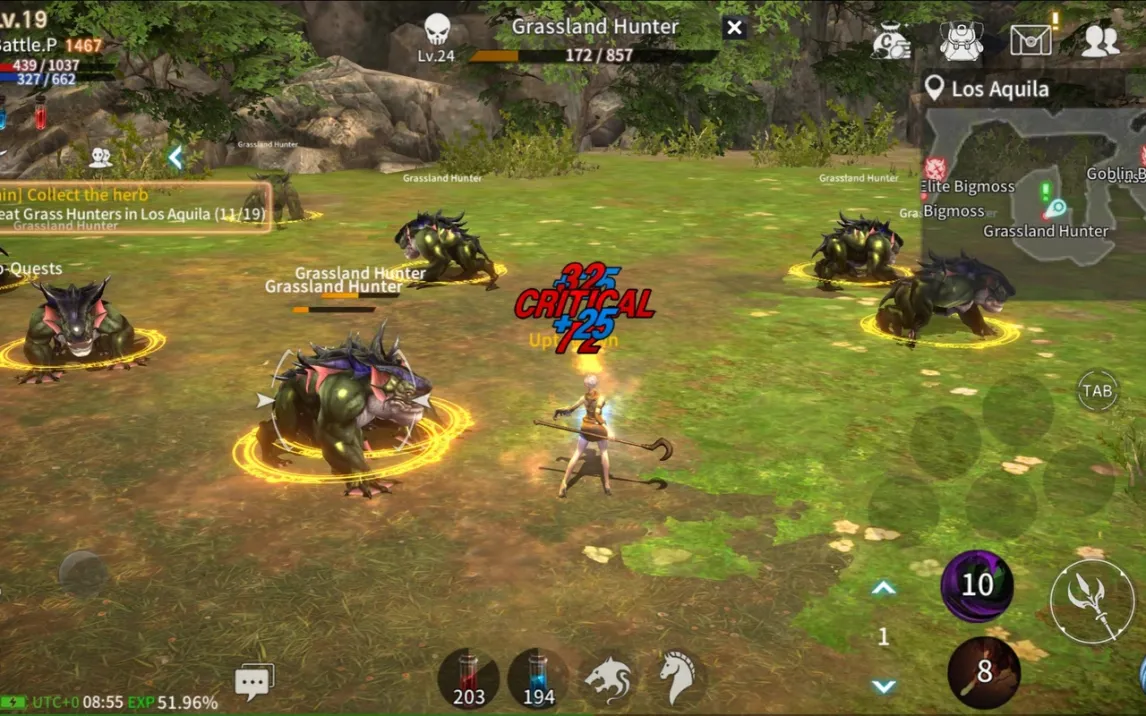Switch skill page with the down arrow
Image resolution: width=1146 pixels, height=716 pixels.
[883, 686]
